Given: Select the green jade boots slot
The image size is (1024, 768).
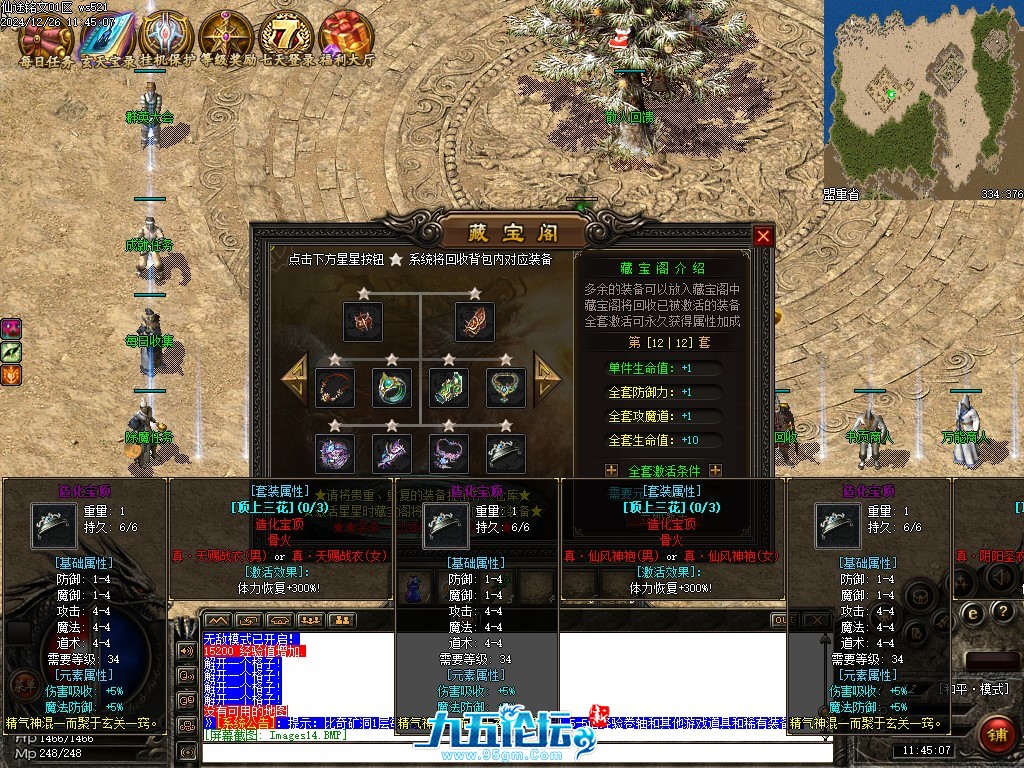Looking at the screenshot, I should (448, 387).
